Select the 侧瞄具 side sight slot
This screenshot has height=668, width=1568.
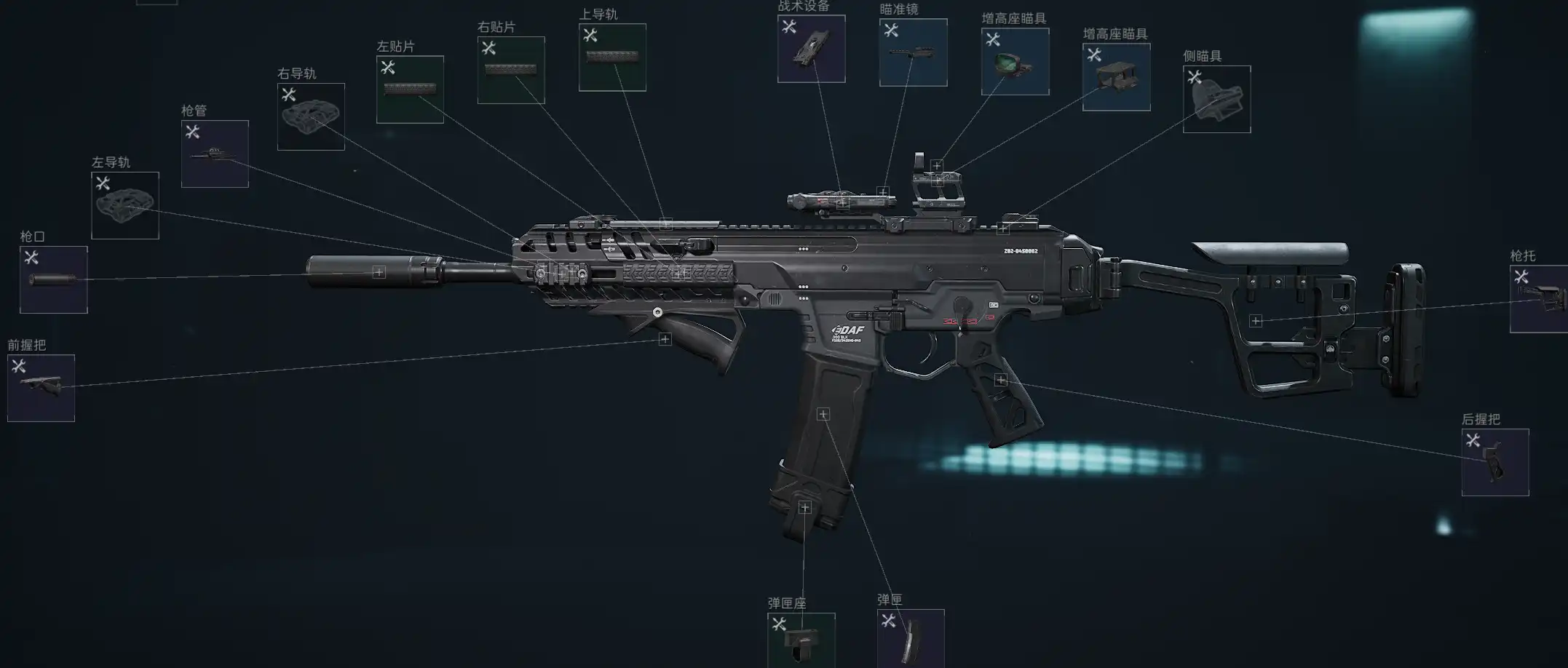coord(1216,99)
